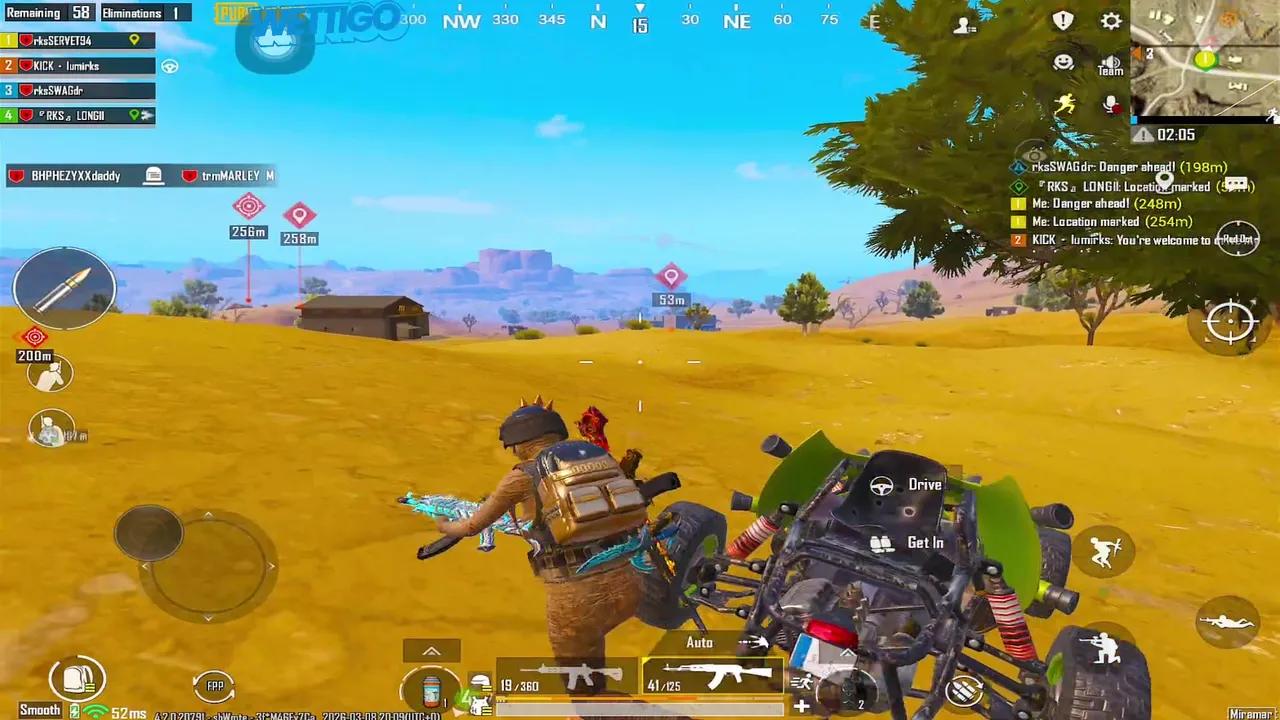1280x720 pixels.
Task: Mute your microphone
Action: pos(1112,103)
